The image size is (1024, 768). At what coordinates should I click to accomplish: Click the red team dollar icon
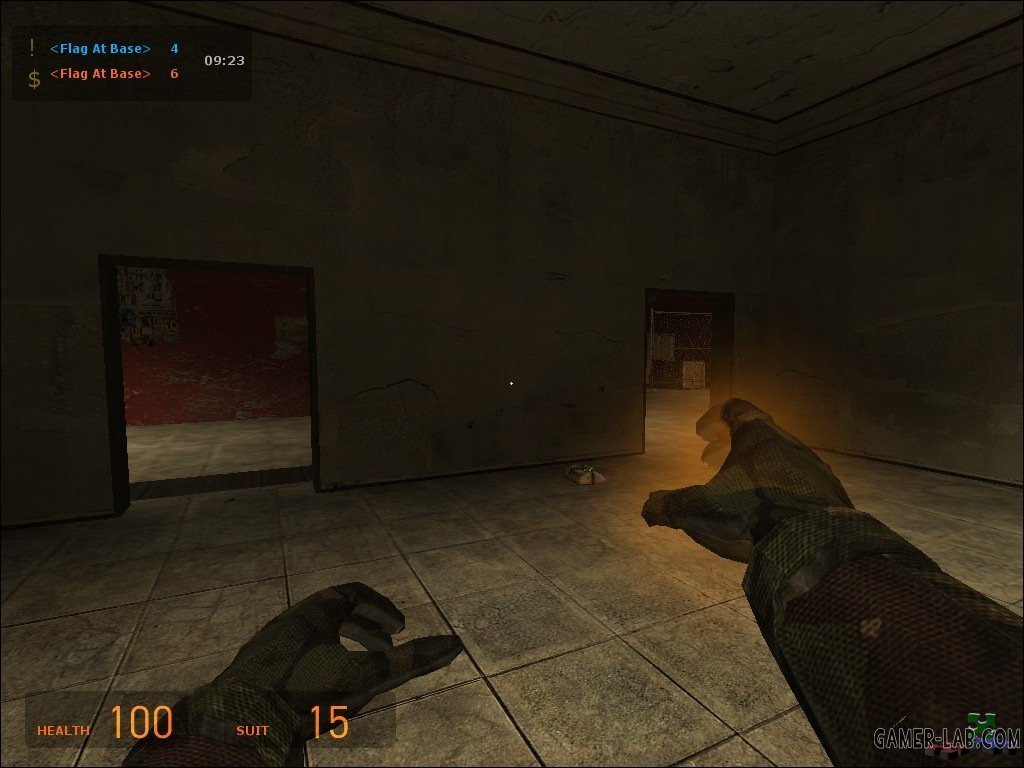click(34, 78)
